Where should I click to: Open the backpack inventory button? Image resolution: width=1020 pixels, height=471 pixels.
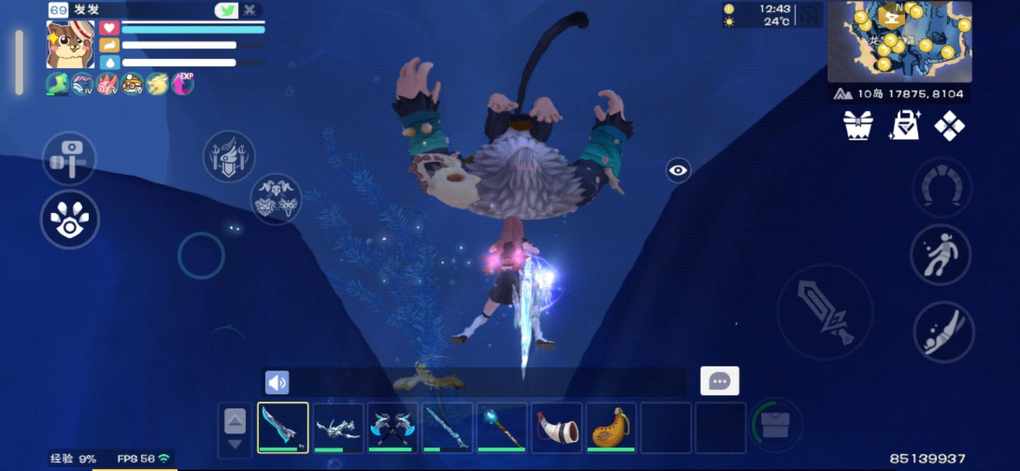tap(776, 426)
